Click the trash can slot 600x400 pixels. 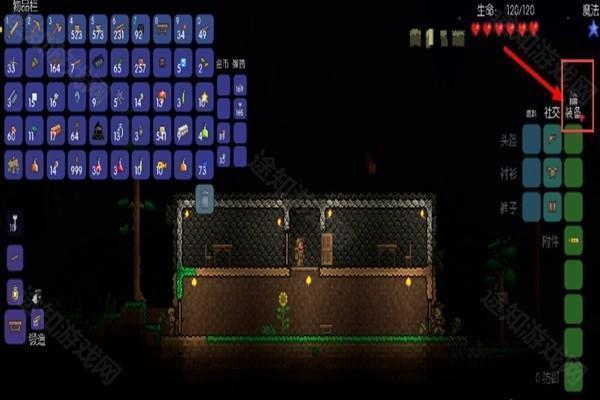point(204,200)
